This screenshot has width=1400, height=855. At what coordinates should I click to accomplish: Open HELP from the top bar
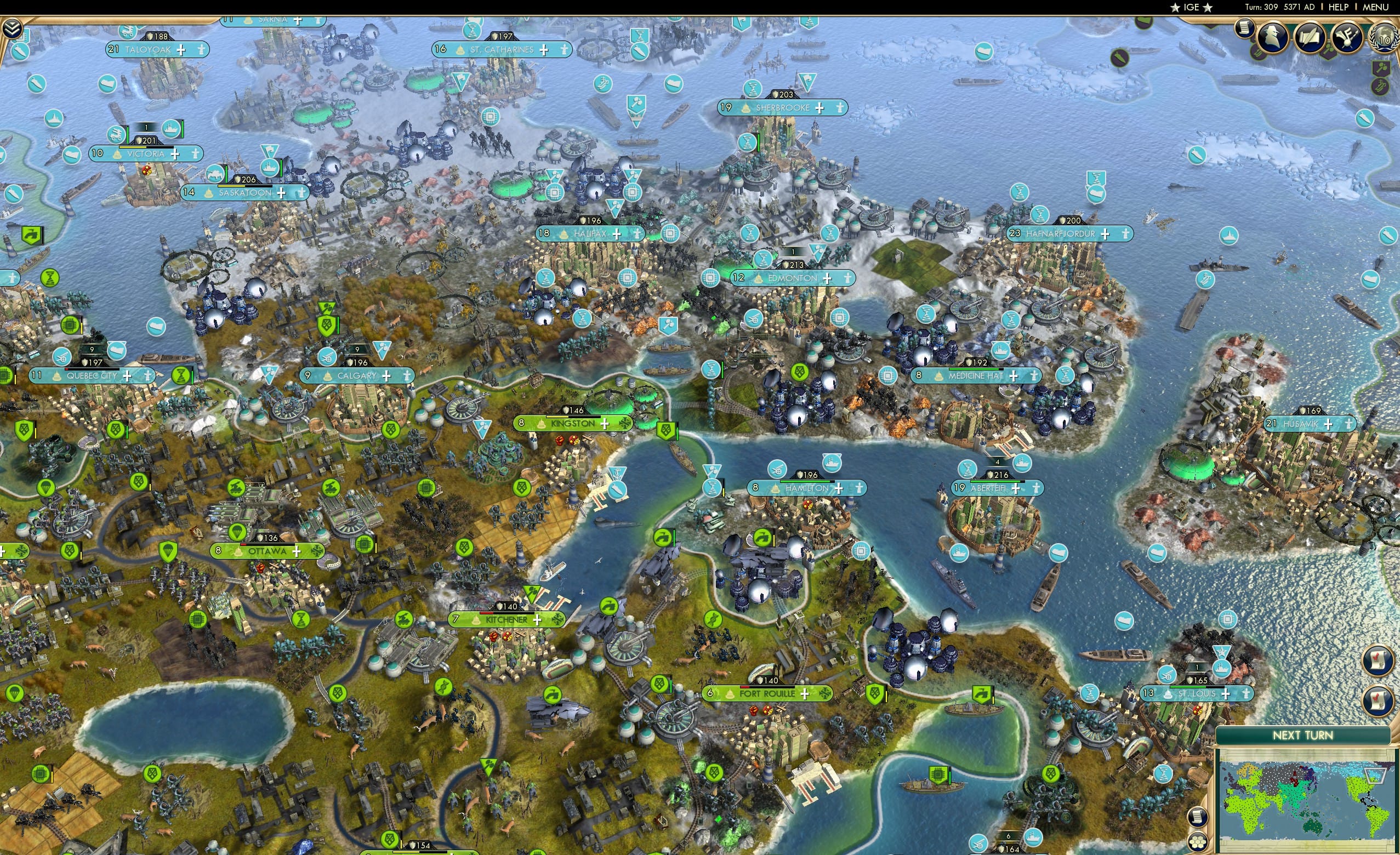(1339, 7)
